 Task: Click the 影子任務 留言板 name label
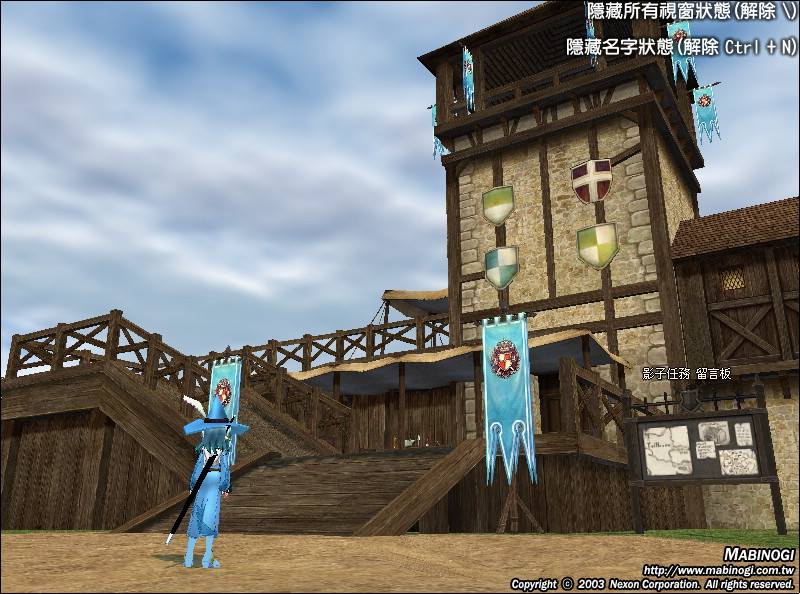click(686, 373)
